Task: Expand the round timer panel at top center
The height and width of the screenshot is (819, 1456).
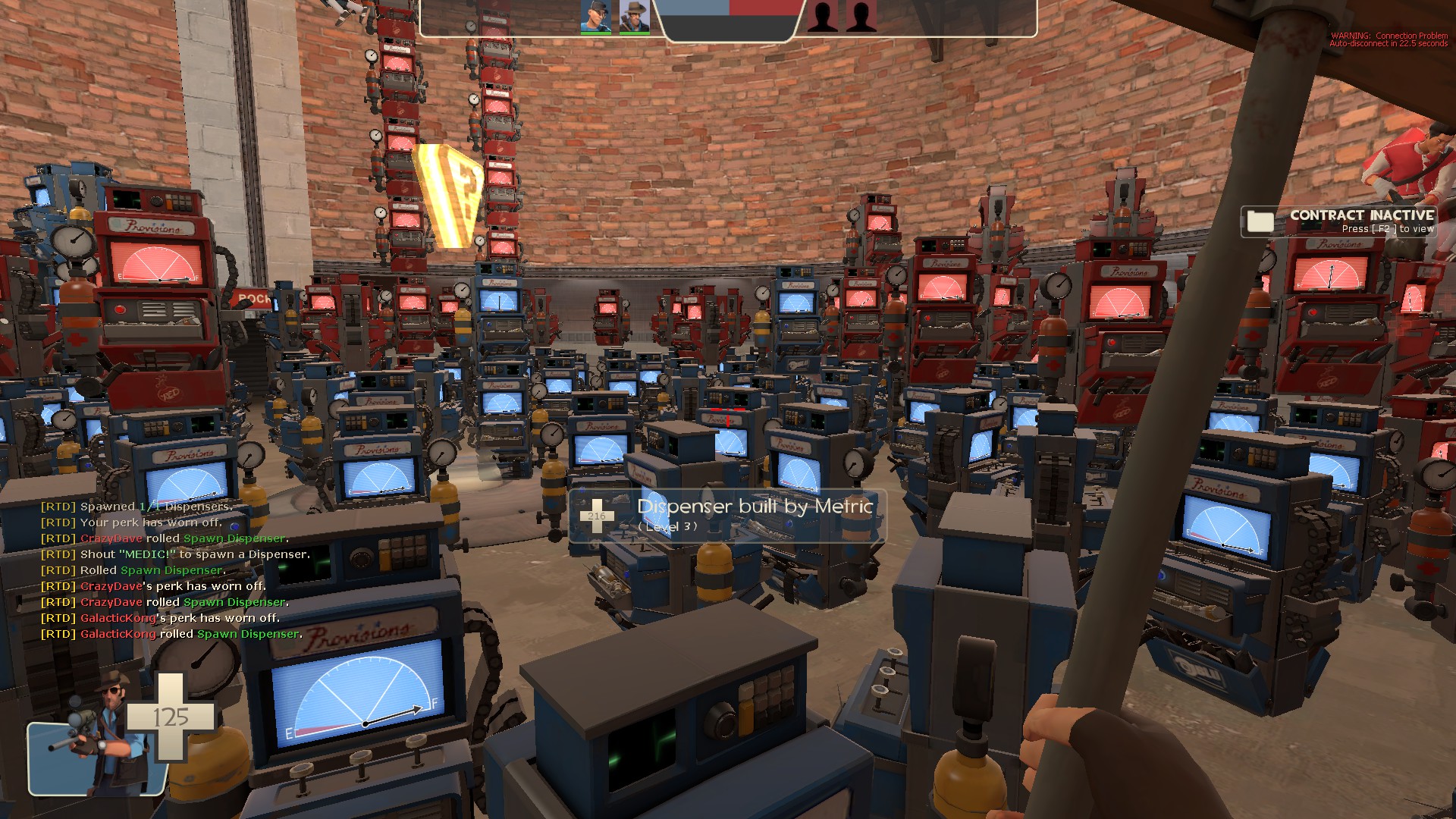Action: (x=732, y=27)
